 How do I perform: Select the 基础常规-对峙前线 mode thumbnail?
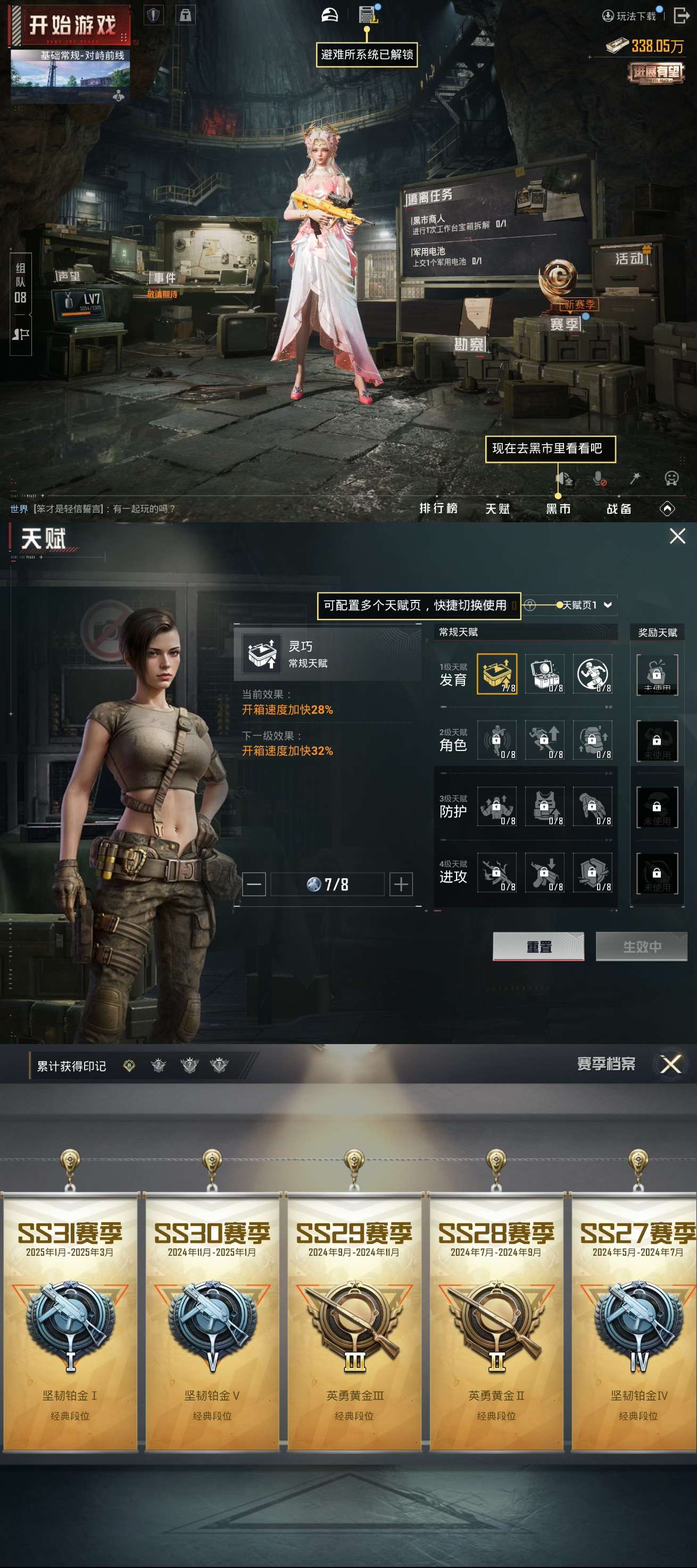[70, 76]
